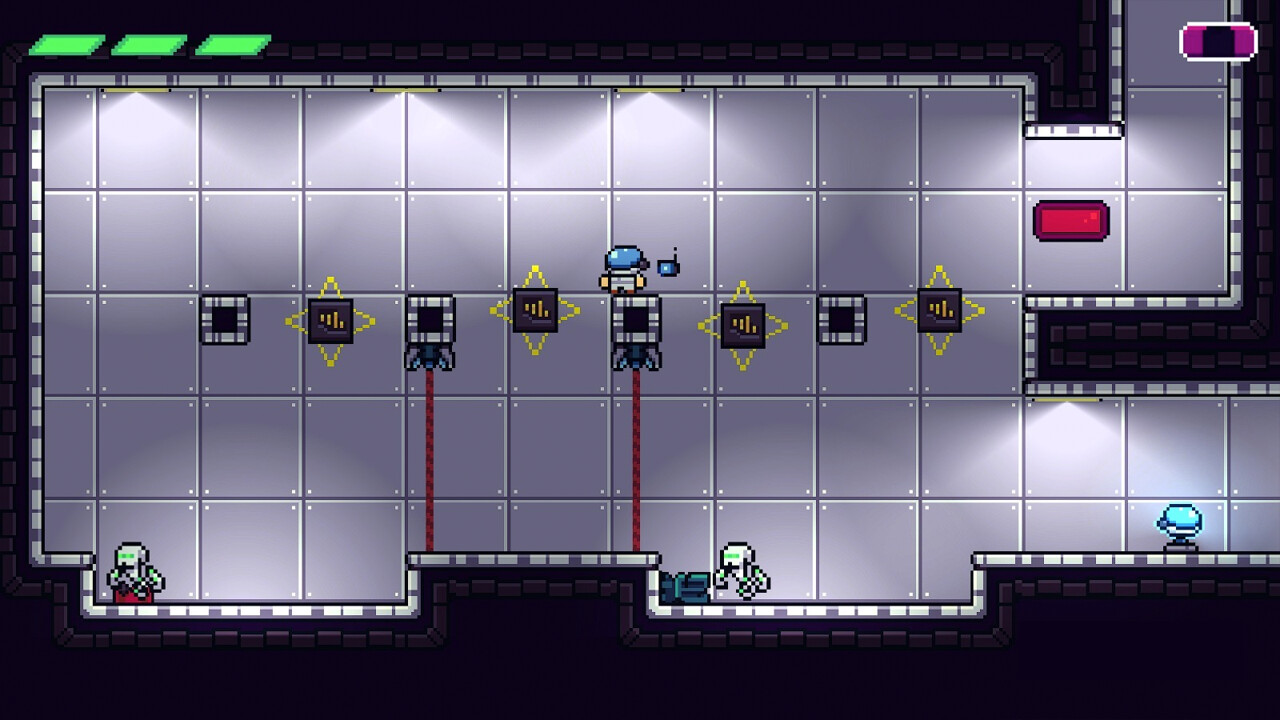The height and width of the screenshot is (720, 1280).
Task: Toggle the checkered block on the far left
Action: pos(227,320)
